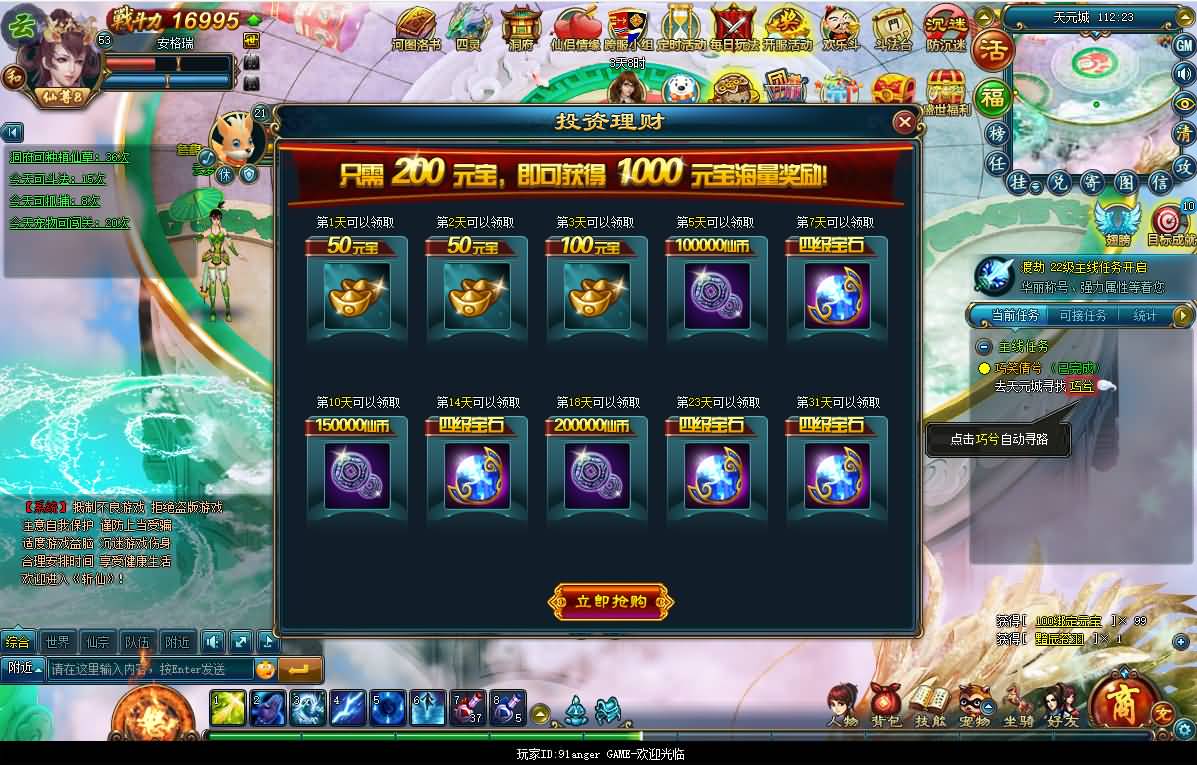The width and height of the screenshot is (1197, 765).
Task: Select the day 3 100元宝 reward
Action: (596, 295)
